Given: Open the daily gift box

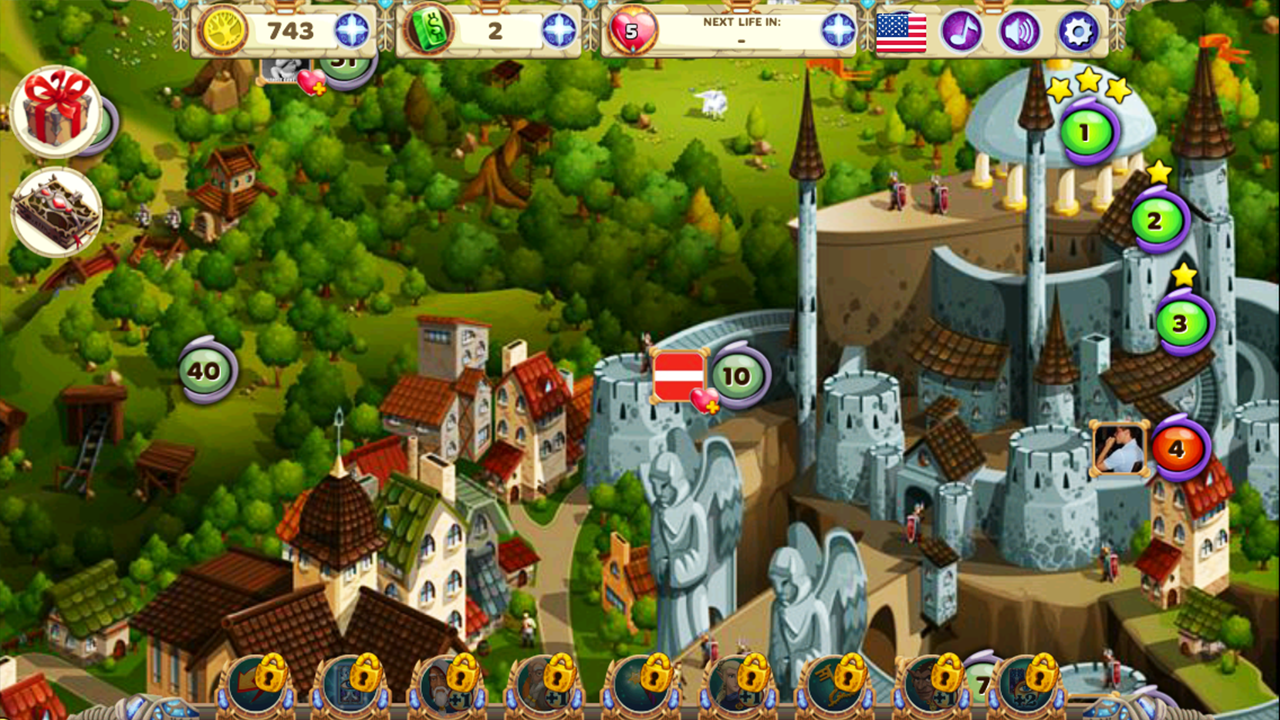Looking at the screenshot, I should point(55,108).
